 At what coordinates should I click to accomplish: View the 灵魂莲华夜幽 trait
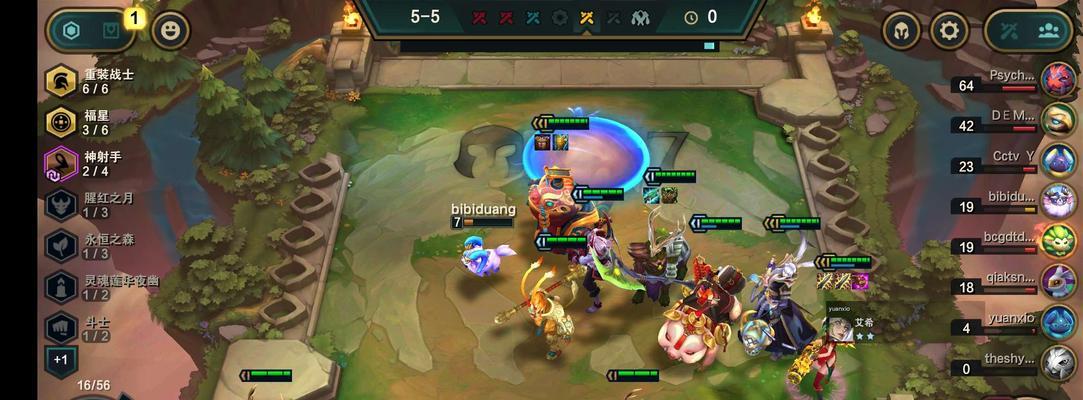62,287
